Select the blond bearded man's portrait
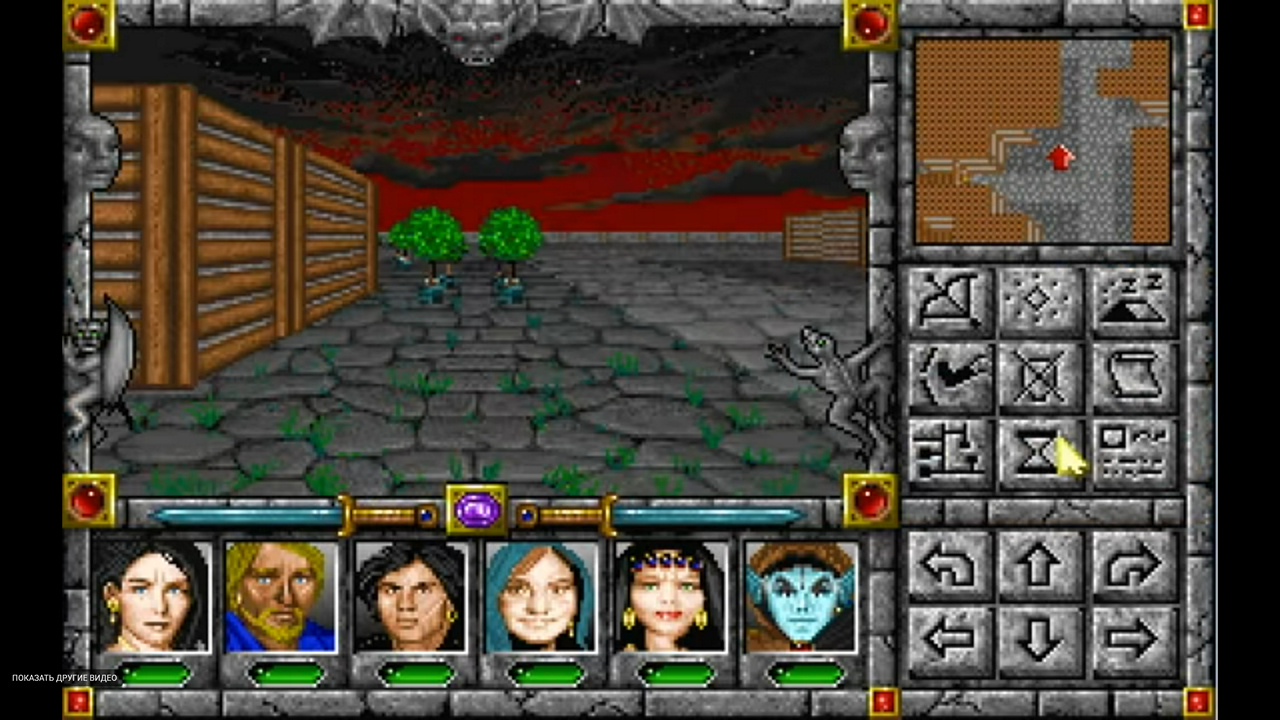The image size is (1280, 720). [x=281, y=597]
